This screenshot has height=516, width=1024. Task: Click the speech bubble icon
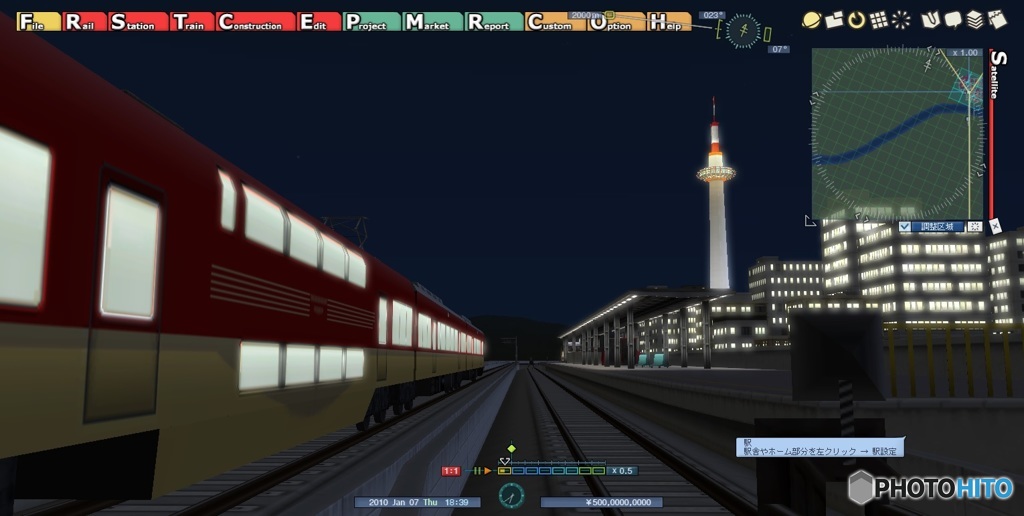click(x=953, y=19)
